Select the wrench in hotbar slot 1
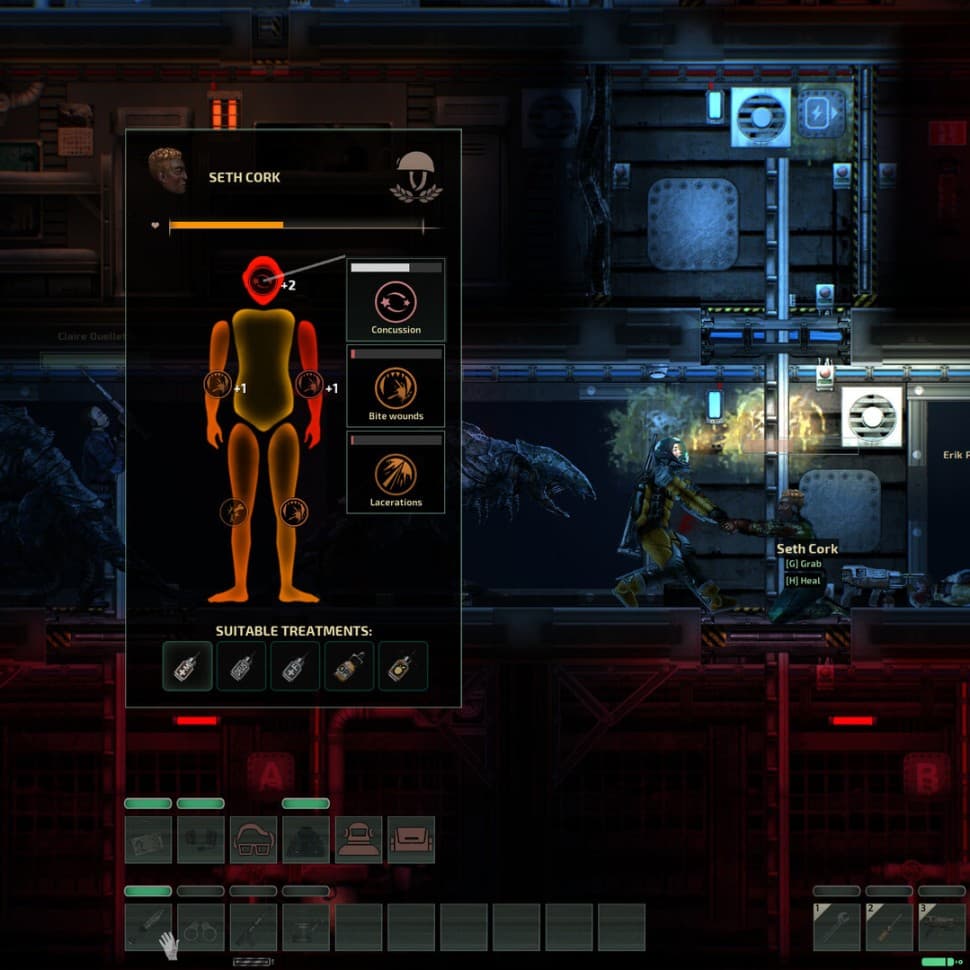 tap(837, 927)
